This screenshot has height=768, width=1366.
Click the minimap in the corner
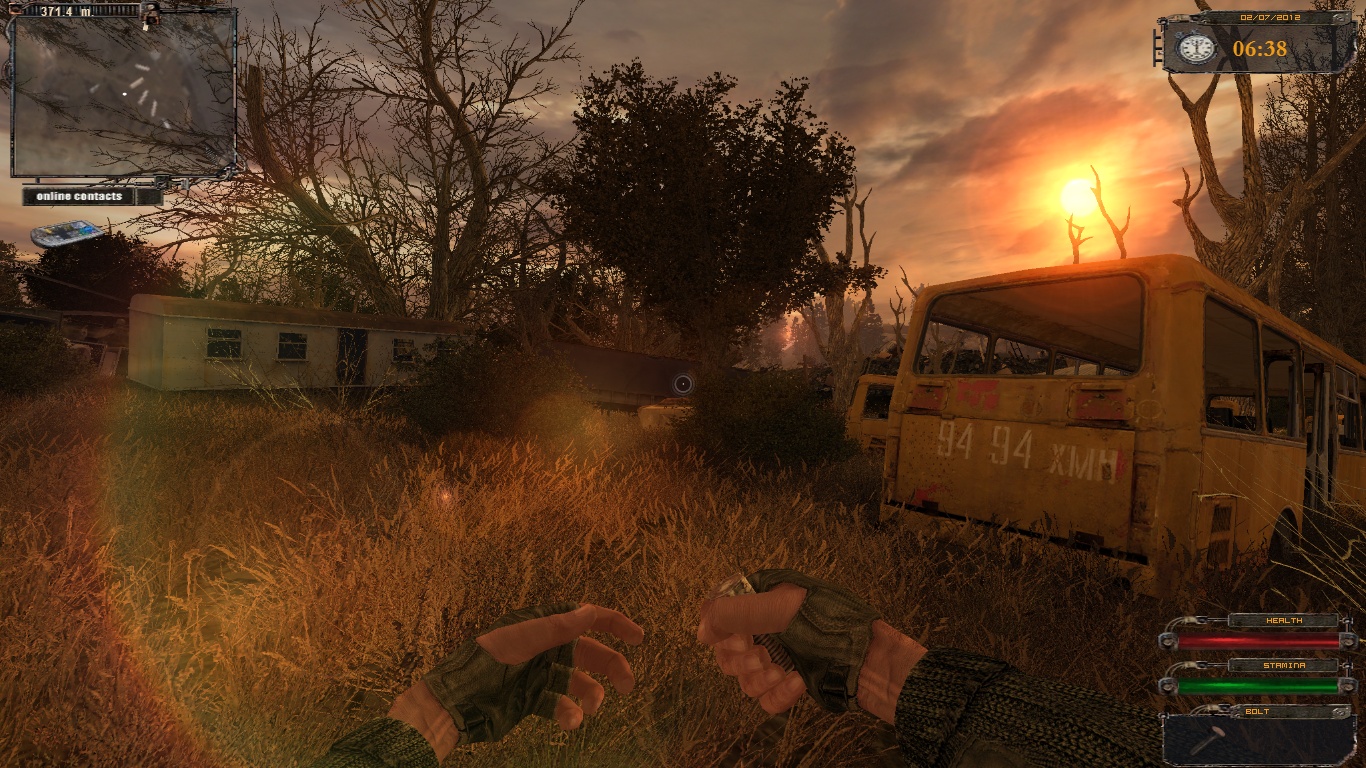point(124,94)
